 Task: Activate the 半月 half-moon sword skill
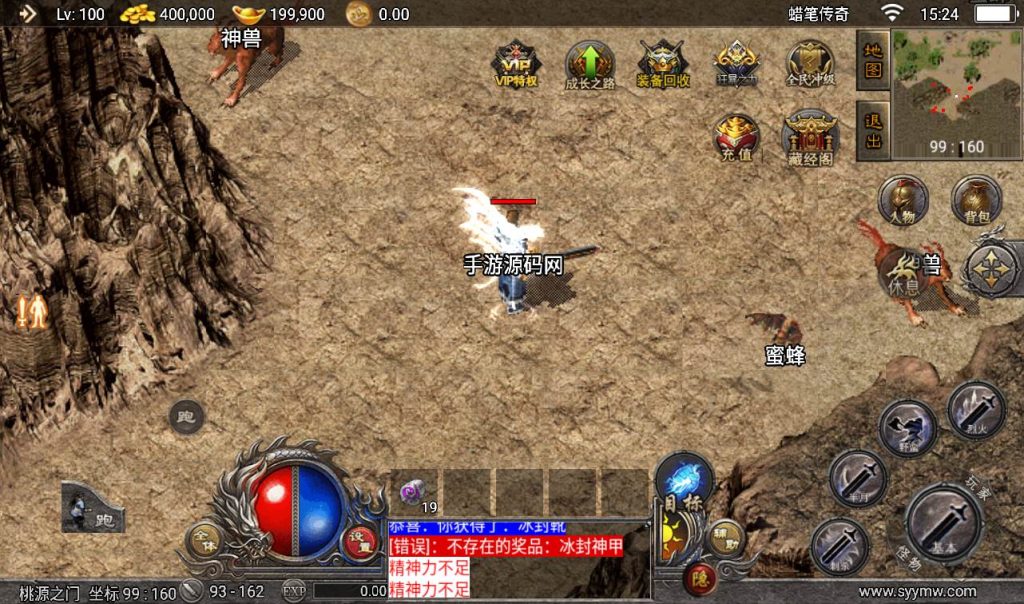click(x=858, y=478)
